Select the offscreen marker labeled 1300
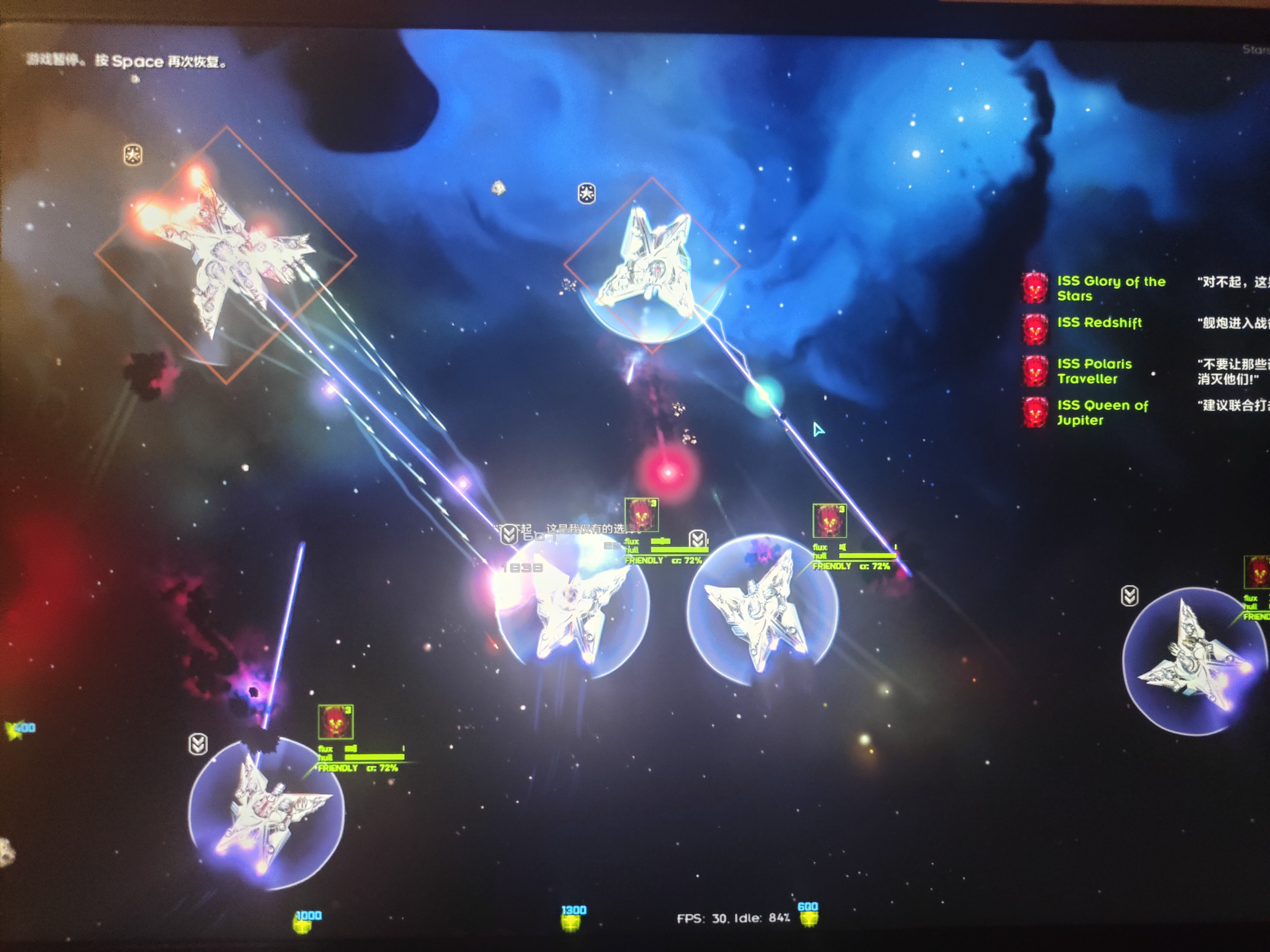1270x952 pixels. point(571,917)
